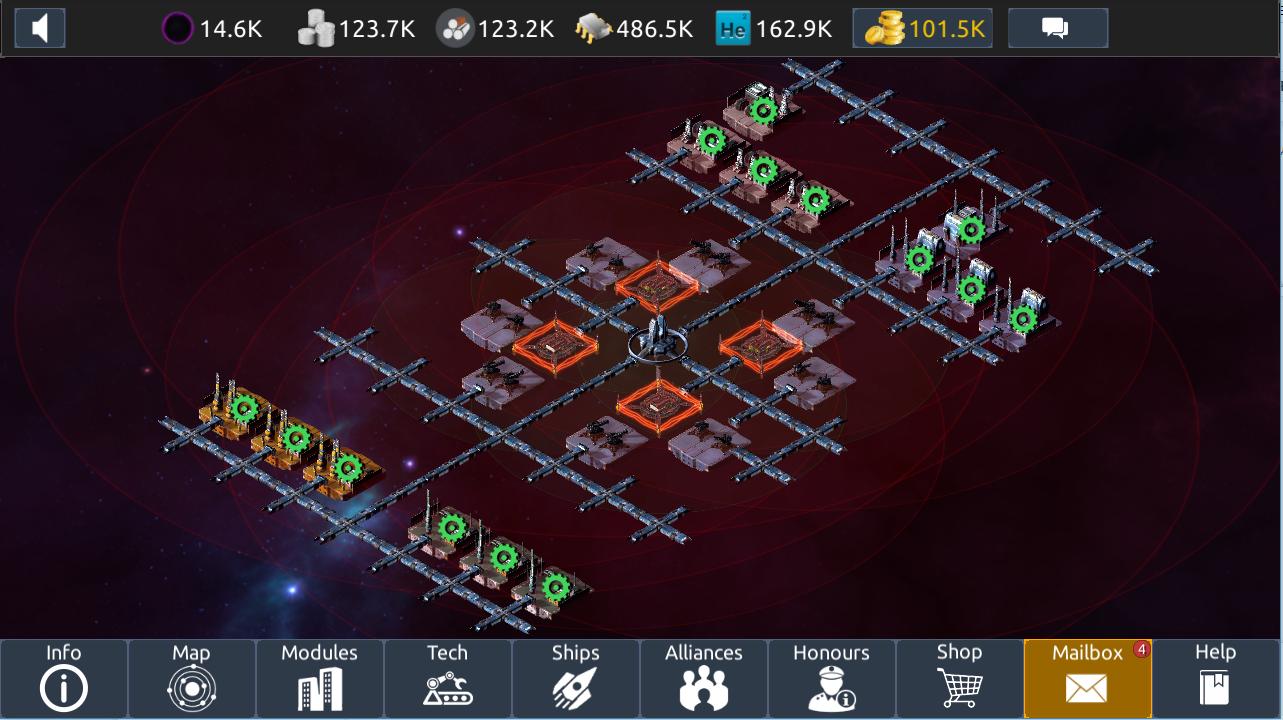This screenshot has width=1283, height=720.
Task: Open the Shop cart
Action: (x=959, y=678)
